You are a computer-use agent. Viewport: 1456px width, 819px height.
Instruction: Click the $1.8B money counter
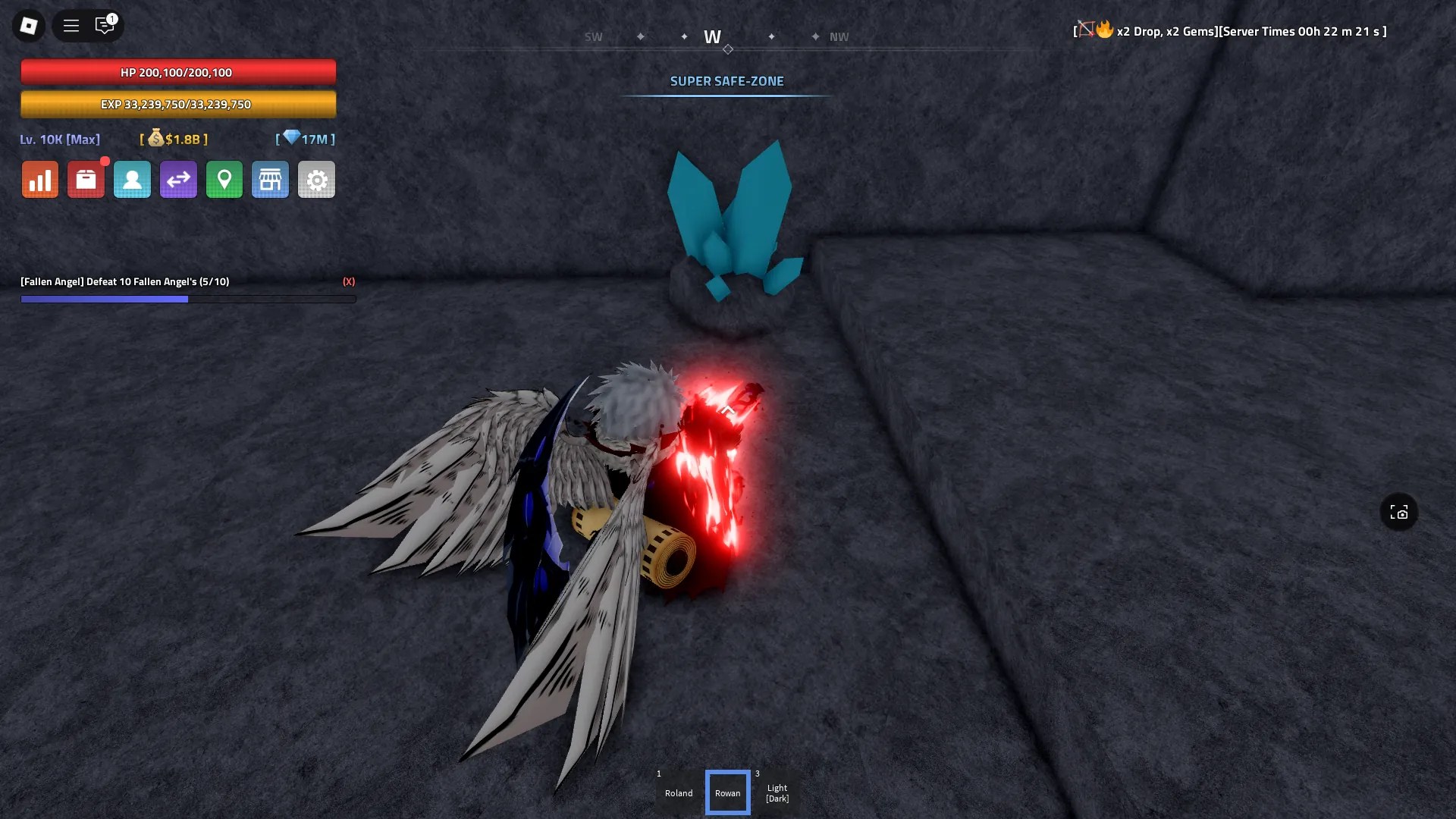173,140
